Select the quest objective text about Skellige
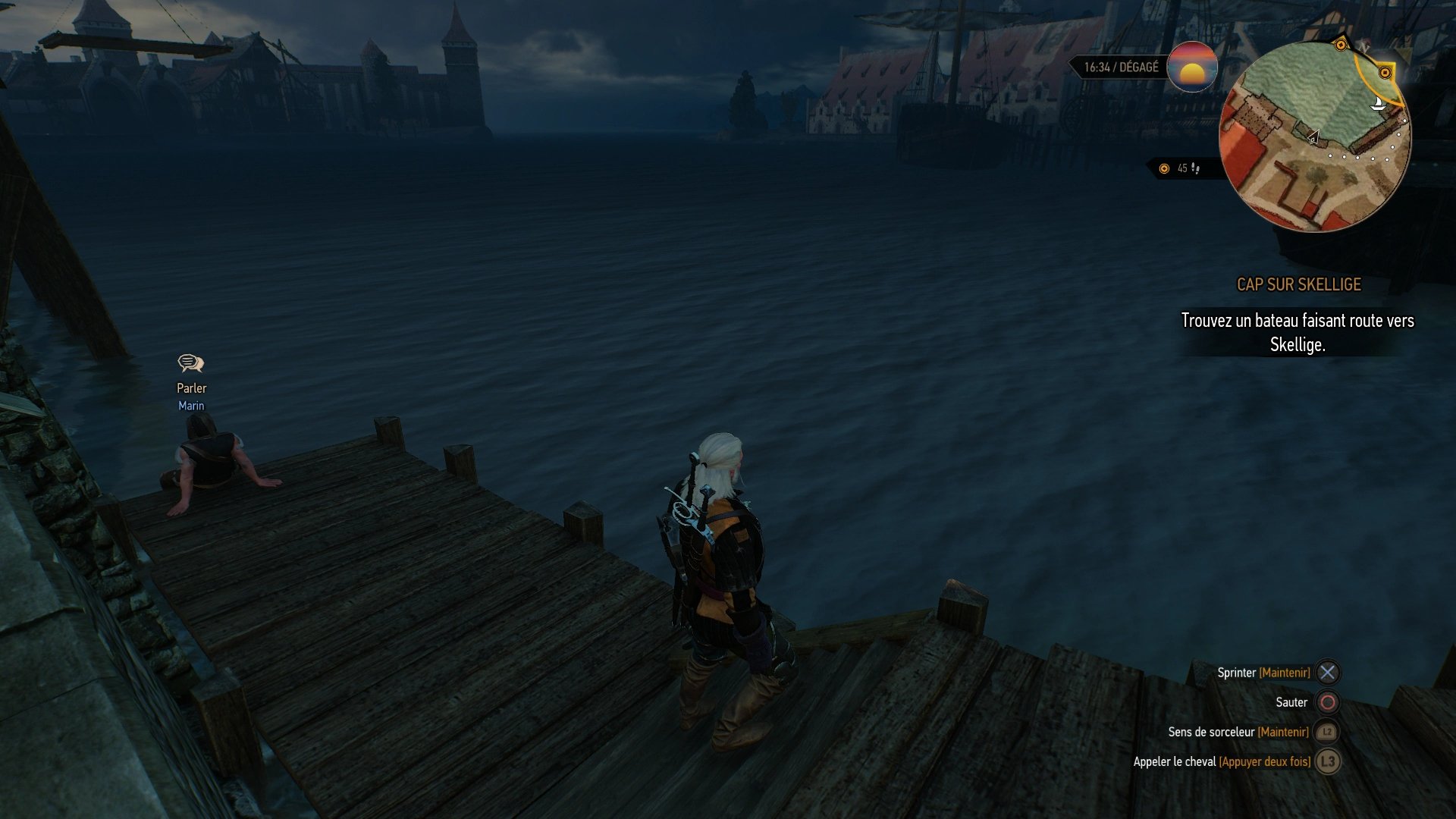1456x819 pixels. (x=1297, y=332)
